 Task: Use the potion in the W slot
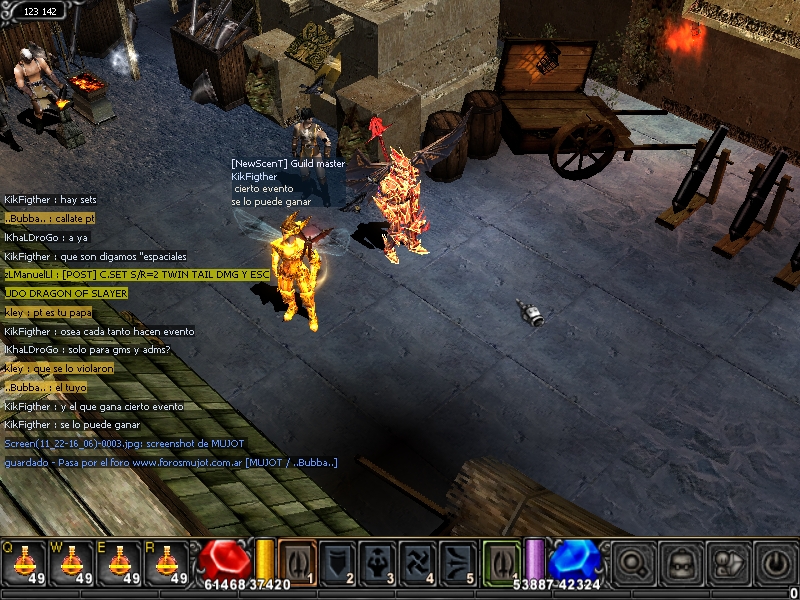(x=72, y=562)
